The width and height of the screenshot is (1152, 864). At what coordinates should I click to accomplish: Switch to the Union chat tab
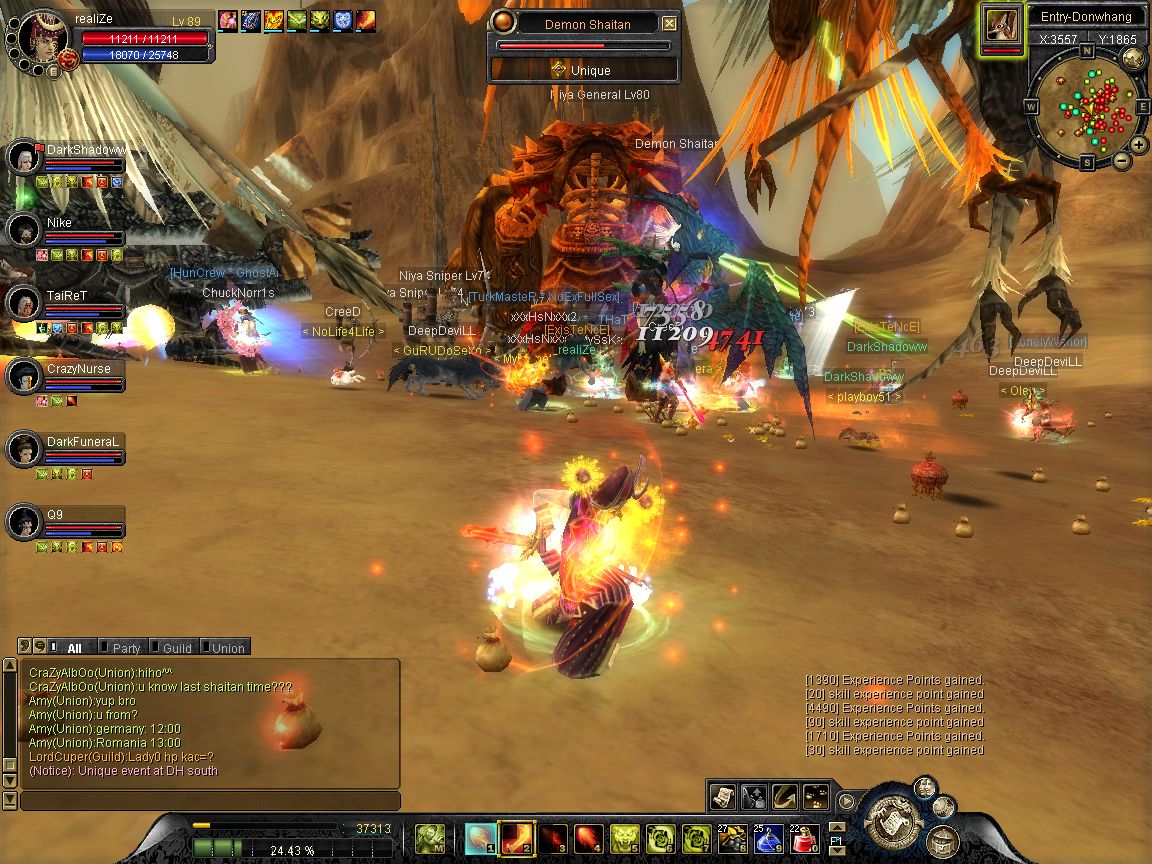click(226, 648)
